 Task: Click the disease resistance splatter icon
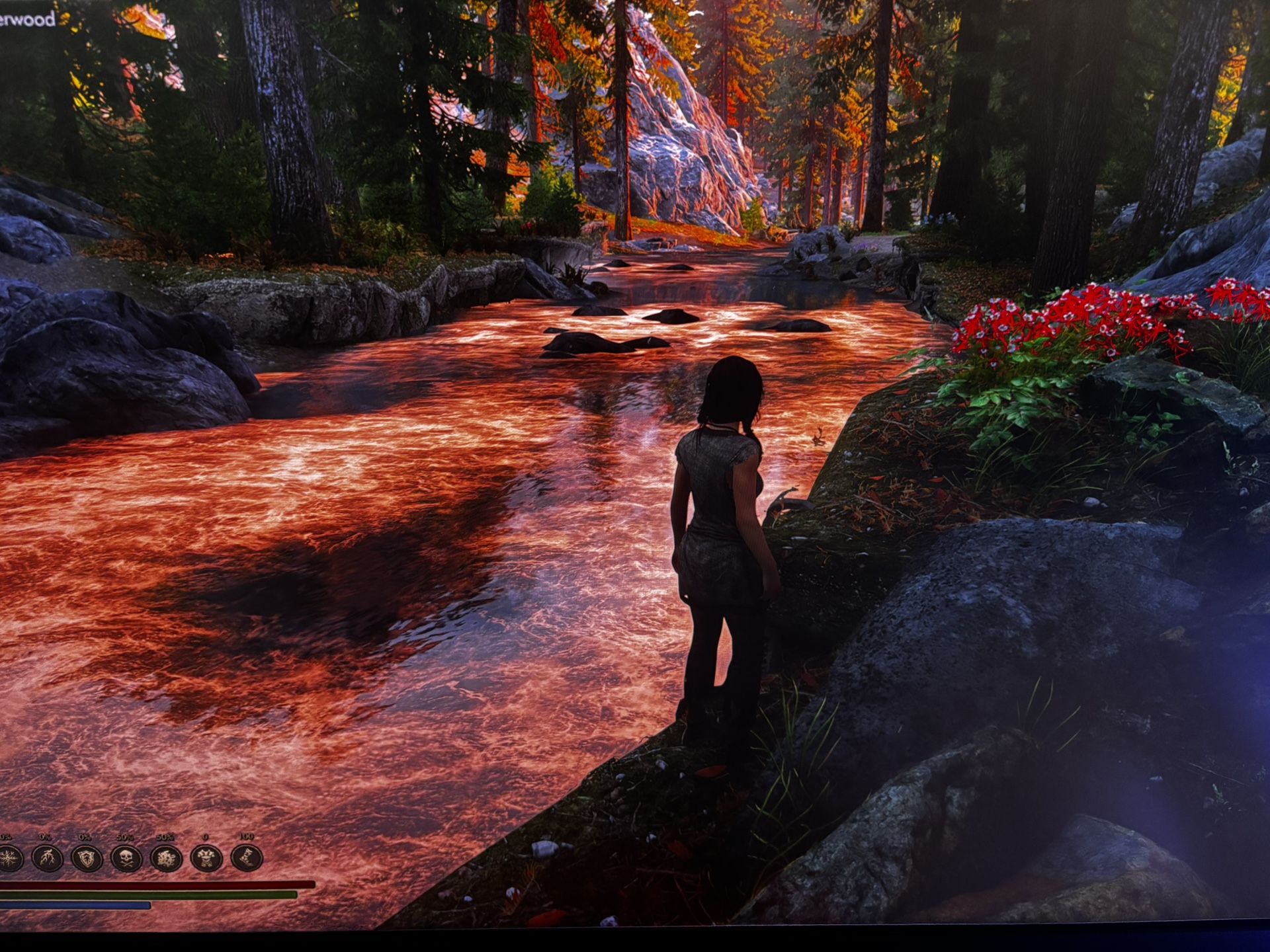point(166,859)
